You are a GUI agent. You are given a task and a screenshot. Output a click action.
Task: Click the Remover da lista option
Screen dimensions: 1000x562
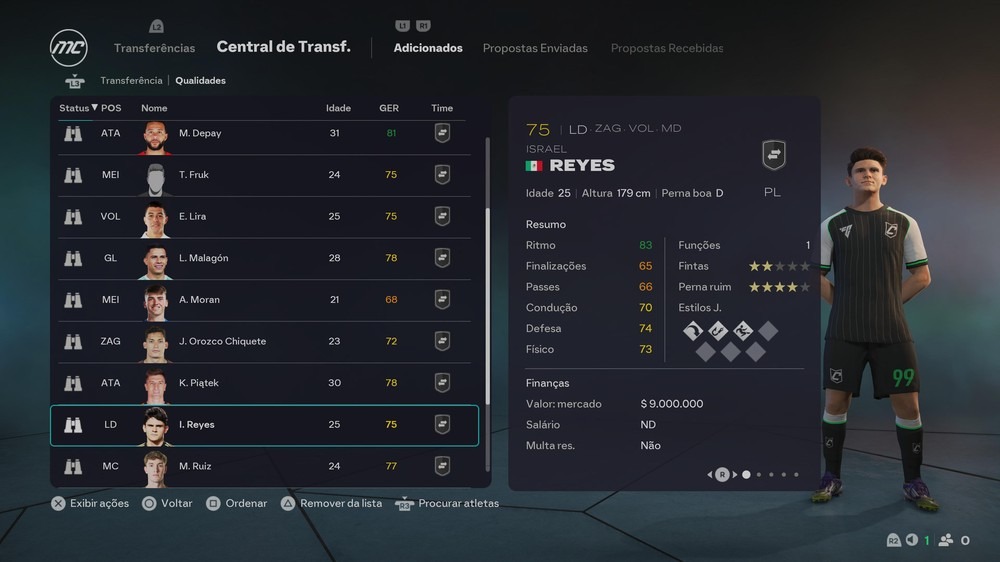tap(331, 503)
